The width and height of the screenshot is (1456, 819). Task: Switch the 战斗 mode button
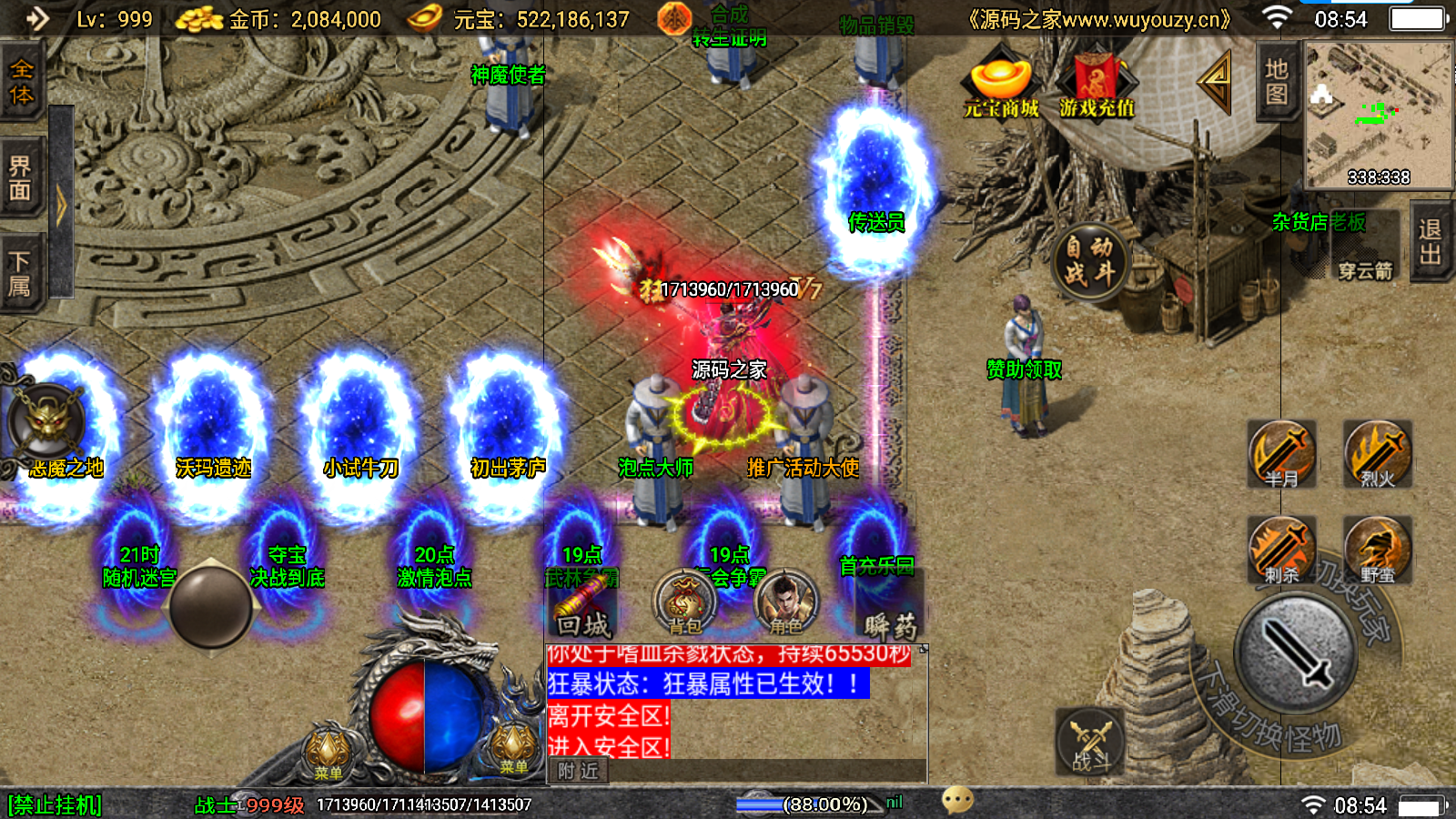(x=1090, y=742)
